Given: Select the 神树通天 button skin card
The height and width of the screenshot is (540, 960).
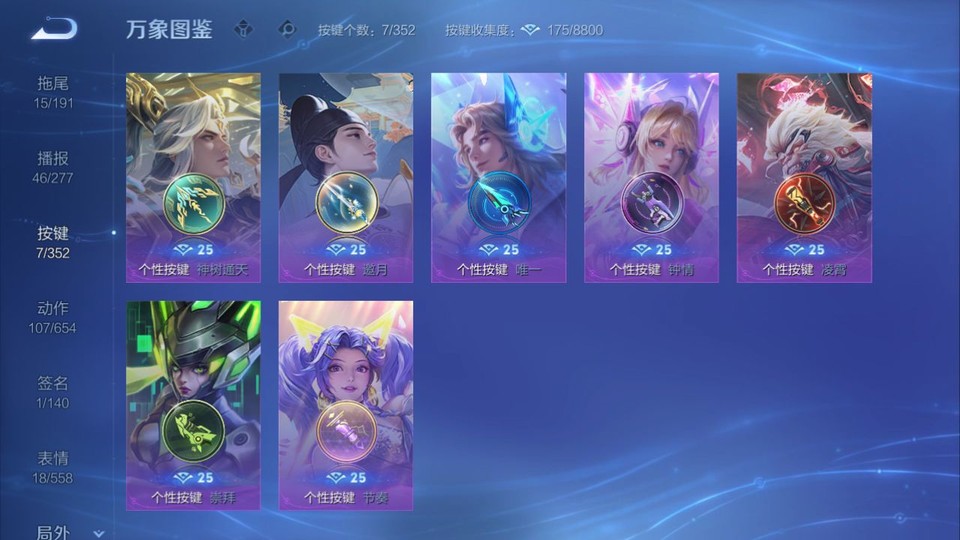Looking at the screenshot, I should (193, 177).
